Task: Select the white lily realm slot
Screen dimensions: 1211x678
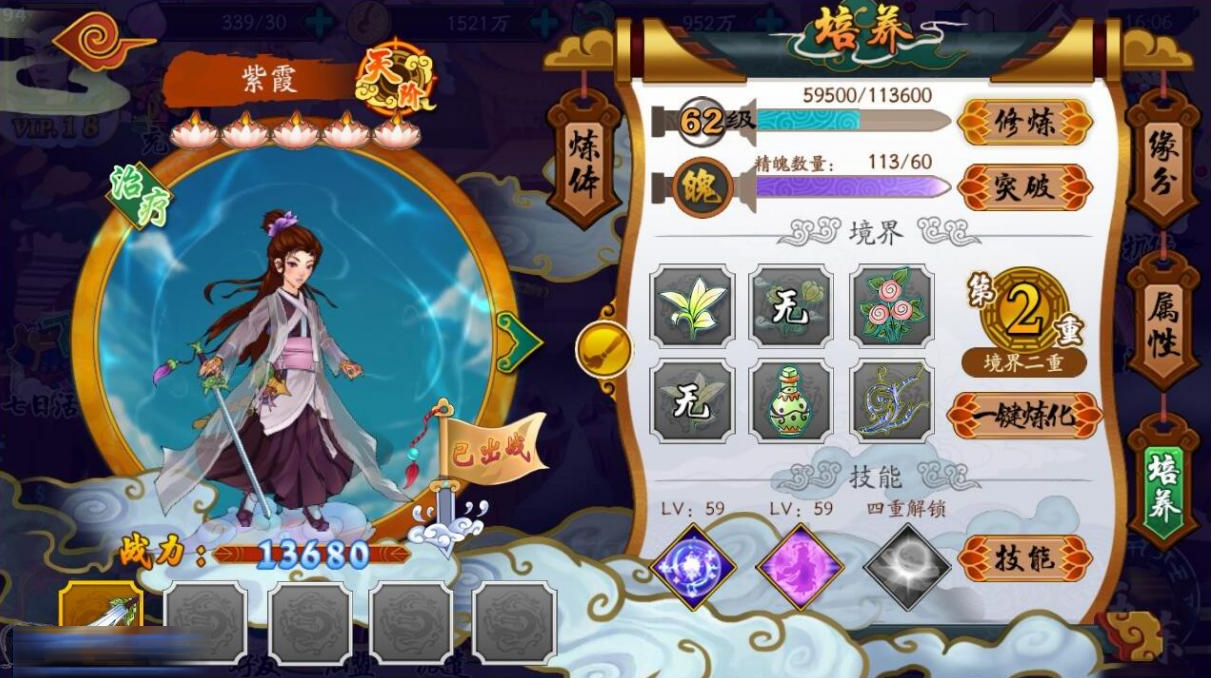Action: click(692, 306)
